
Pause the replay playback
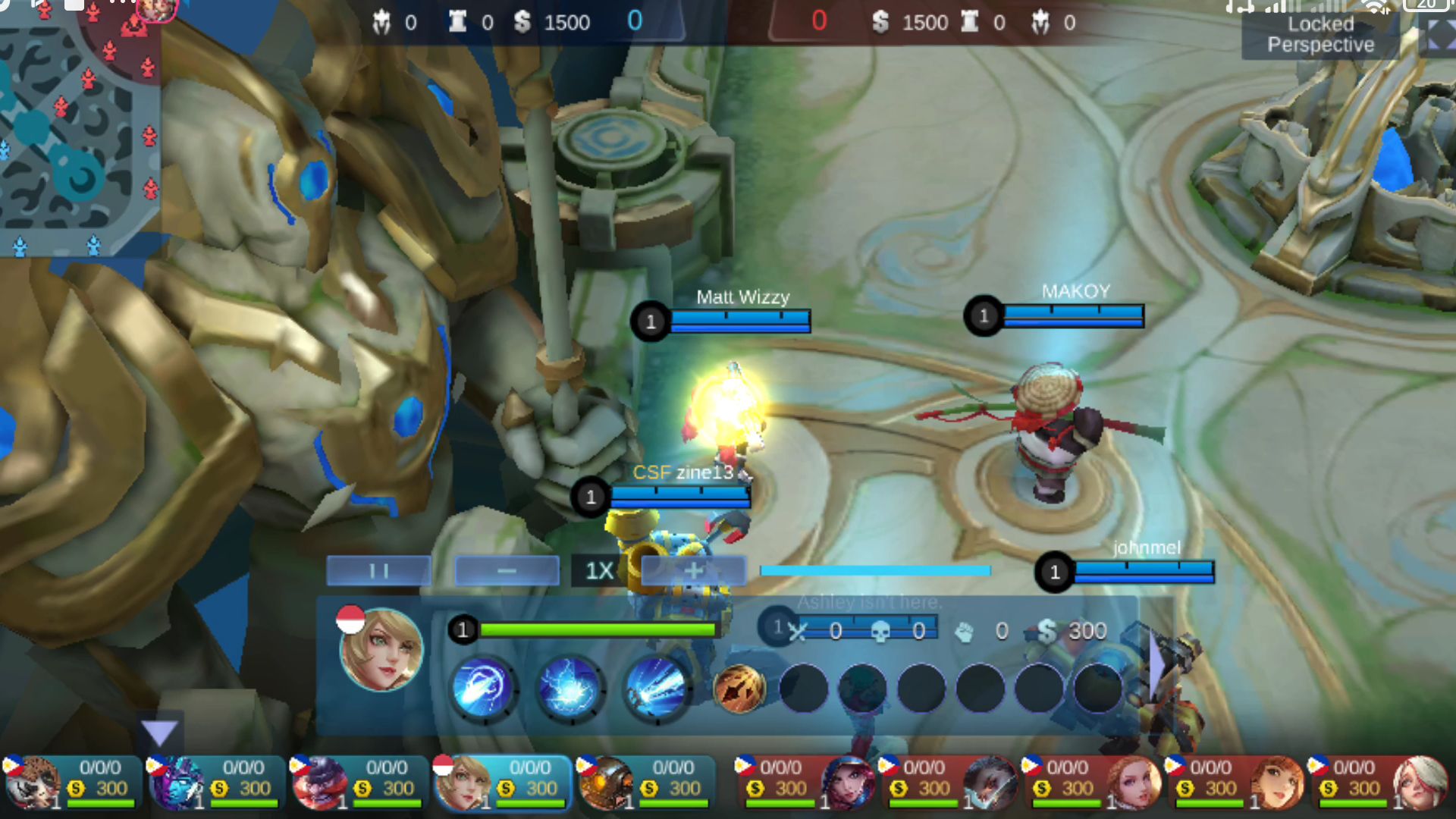[x=379, y=570]
